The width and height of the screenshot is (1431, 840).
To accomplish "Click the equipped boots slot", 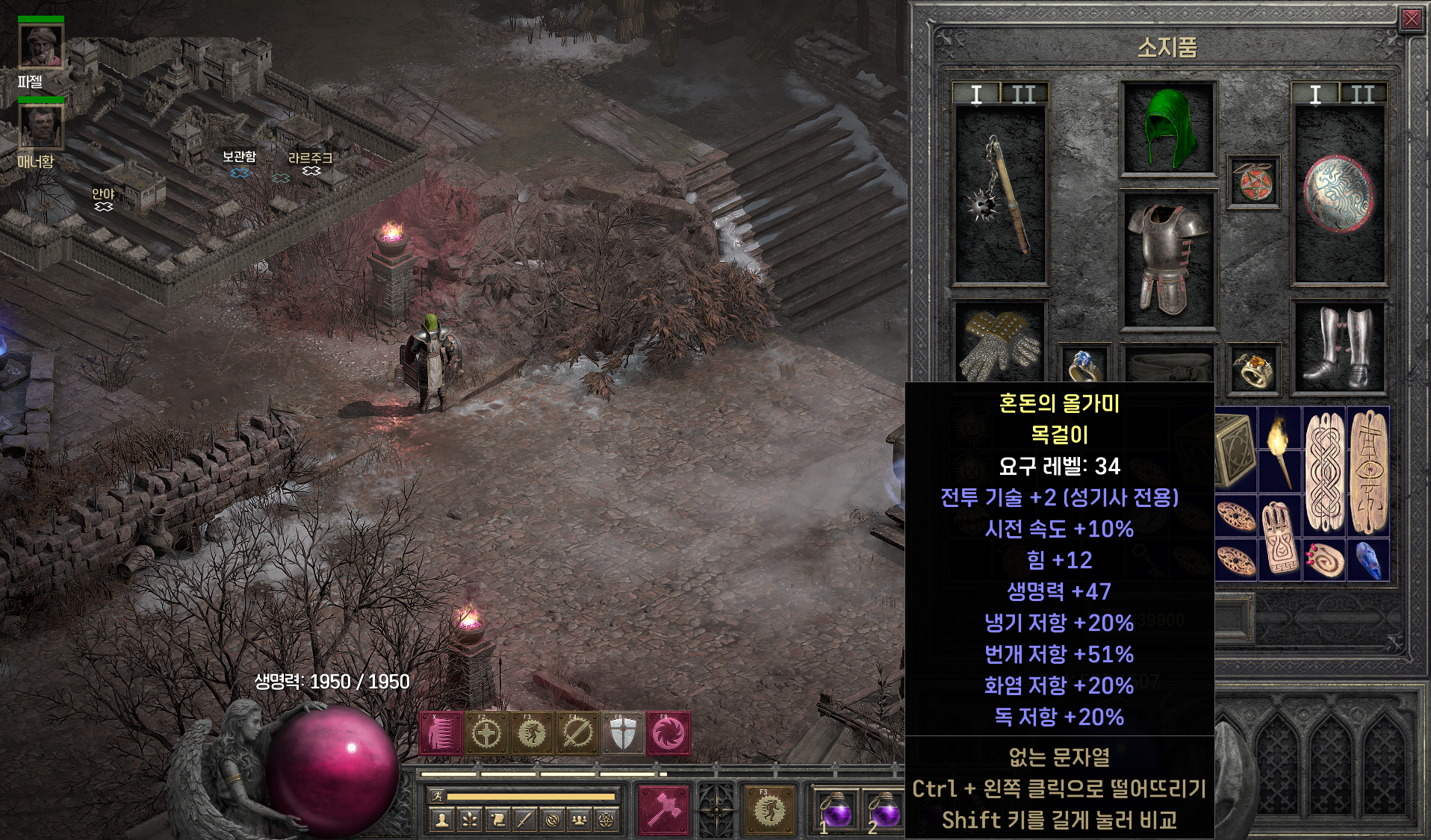I will (1339, 347).
